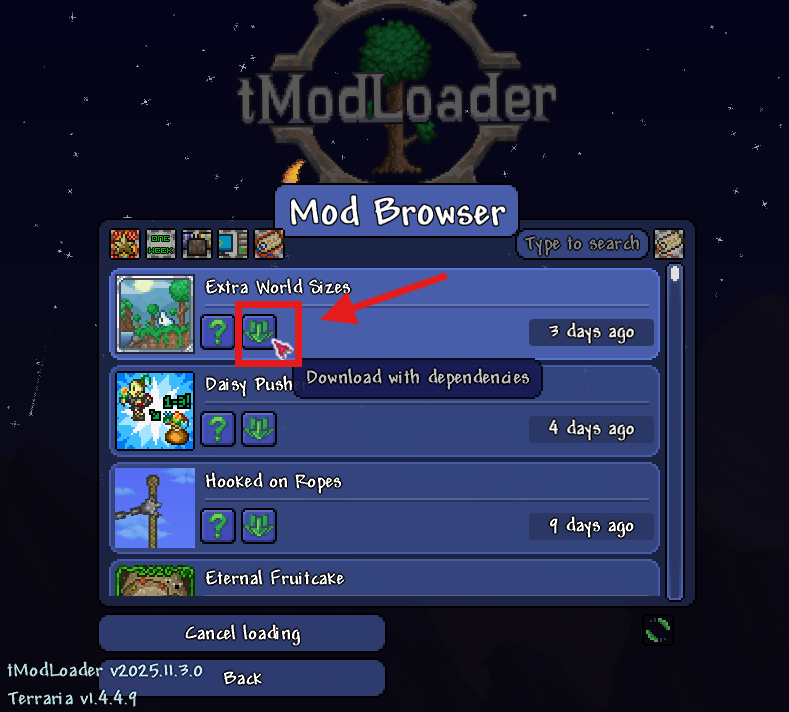The width and height of the screenshot is (789, 712).
Task: Click the mod search text field
Action: coord(582,244)
